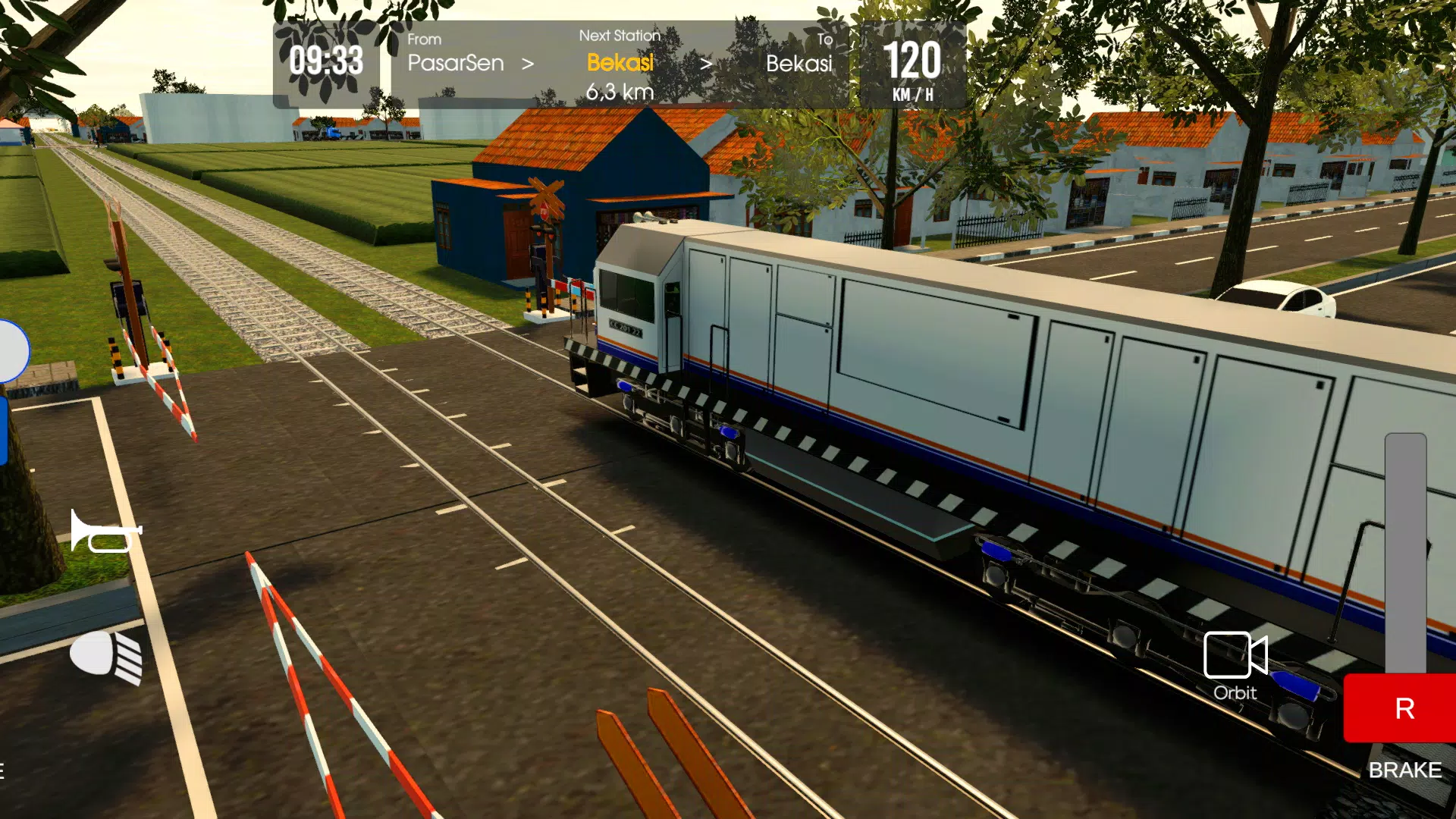
Task: Expand the chevron before Bekasi destination
Action: 708,64
